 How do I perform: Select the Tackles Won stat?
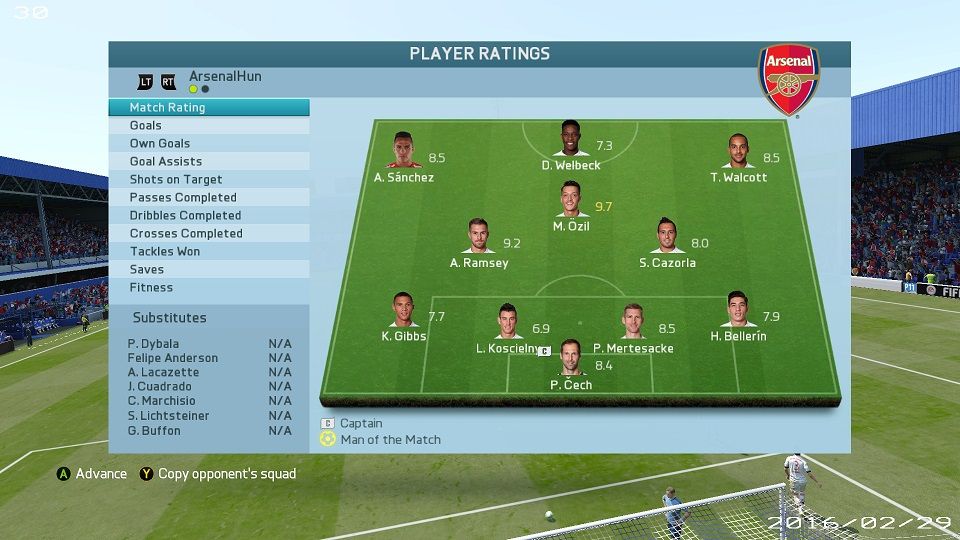click(x=209, y=251)
